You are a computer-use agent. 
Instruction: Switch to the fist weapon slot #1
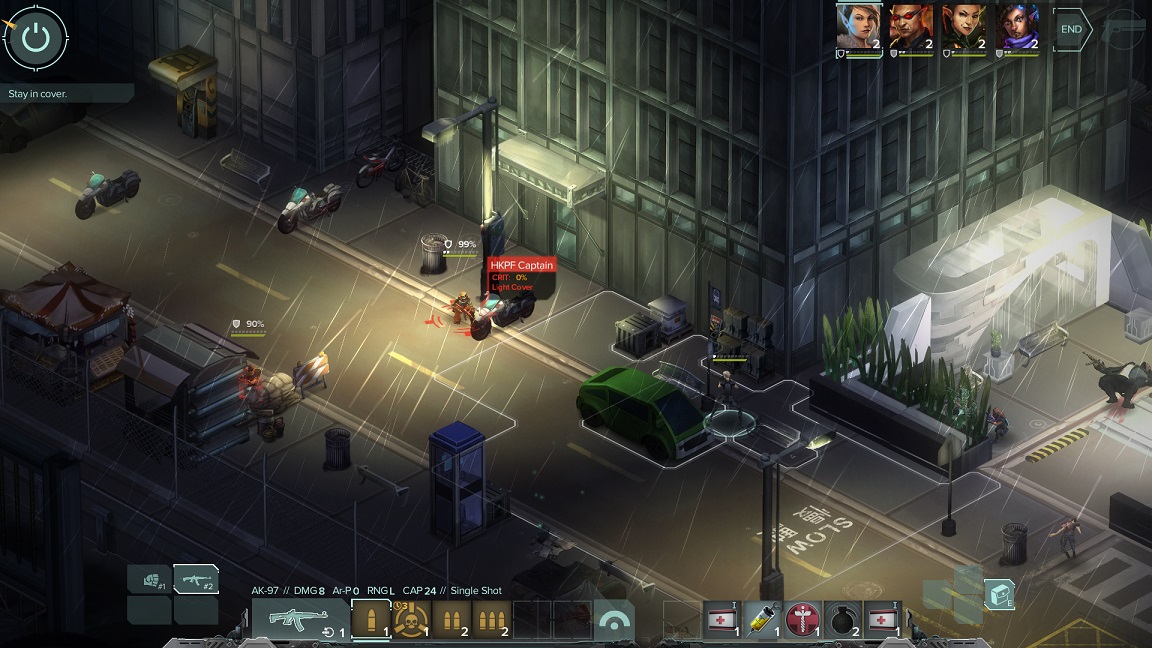[150, 579]
